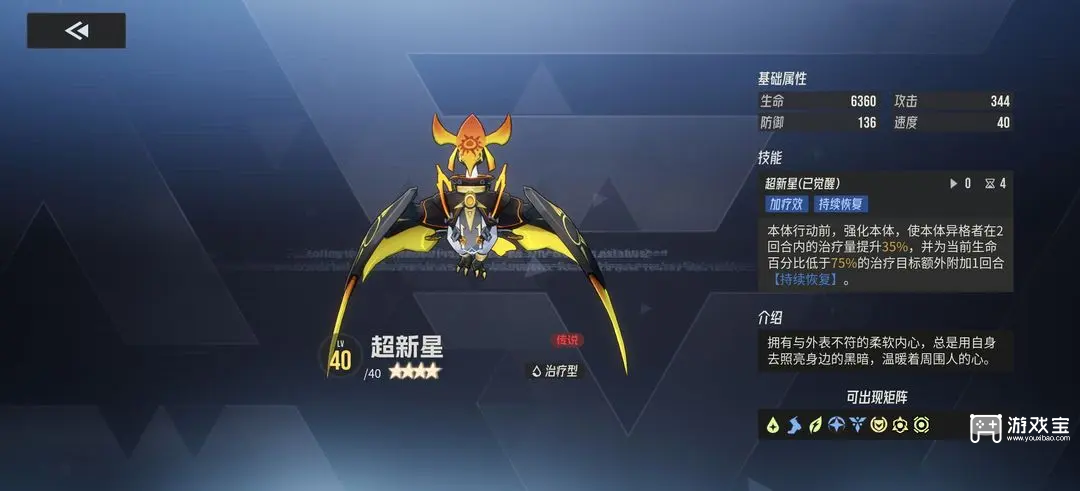Tap the 治疗型 role type label
1080x491 pixels.
coord(555,371)
